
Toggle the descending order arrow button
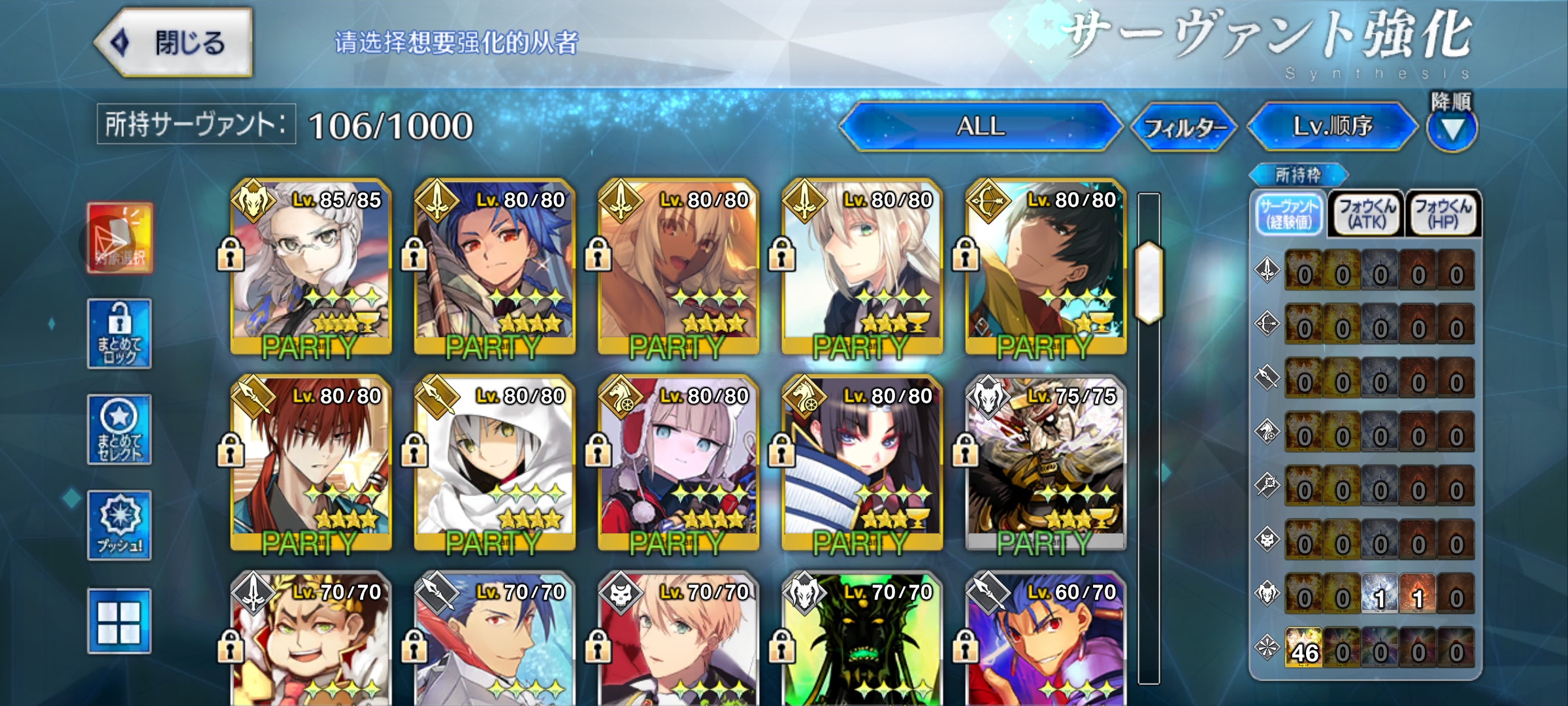(1452, 129)
